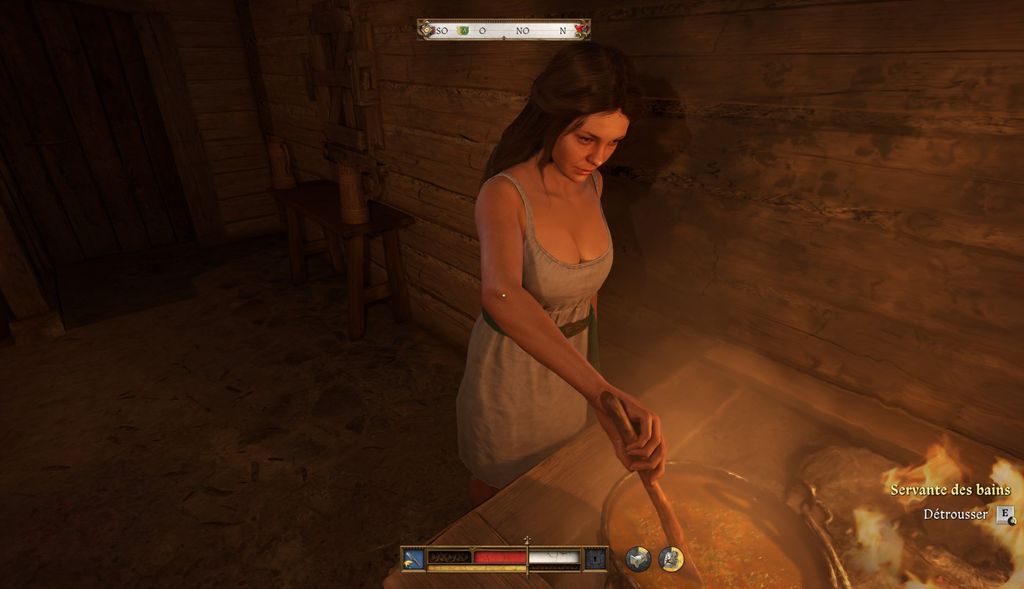The width and height of the screenshot is (1024, 589).
Task: Click the keyhole lock icon on status bar
Action: click(x=595, y=558)
